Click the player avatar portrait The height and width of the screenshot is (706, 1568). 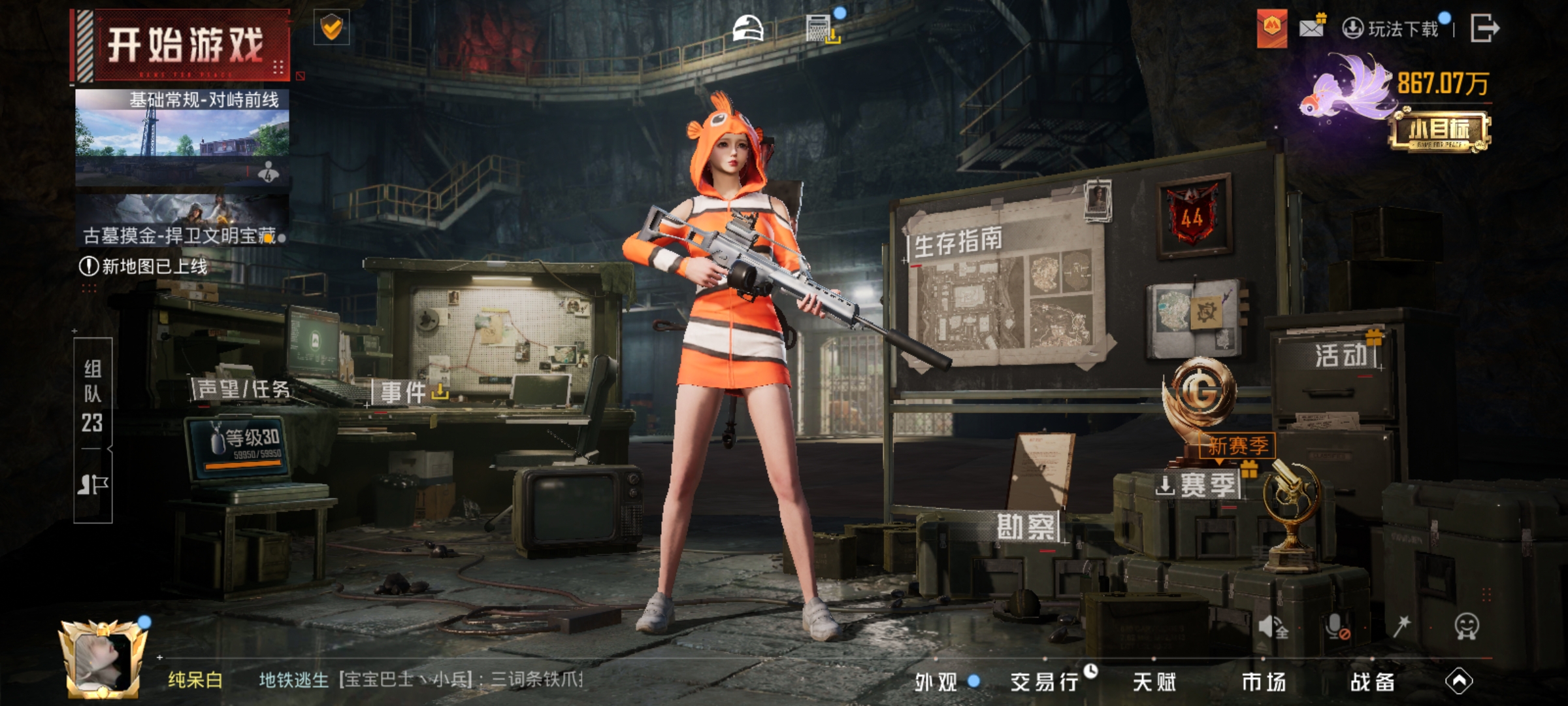pyautogui.click(x=102, y=659)
